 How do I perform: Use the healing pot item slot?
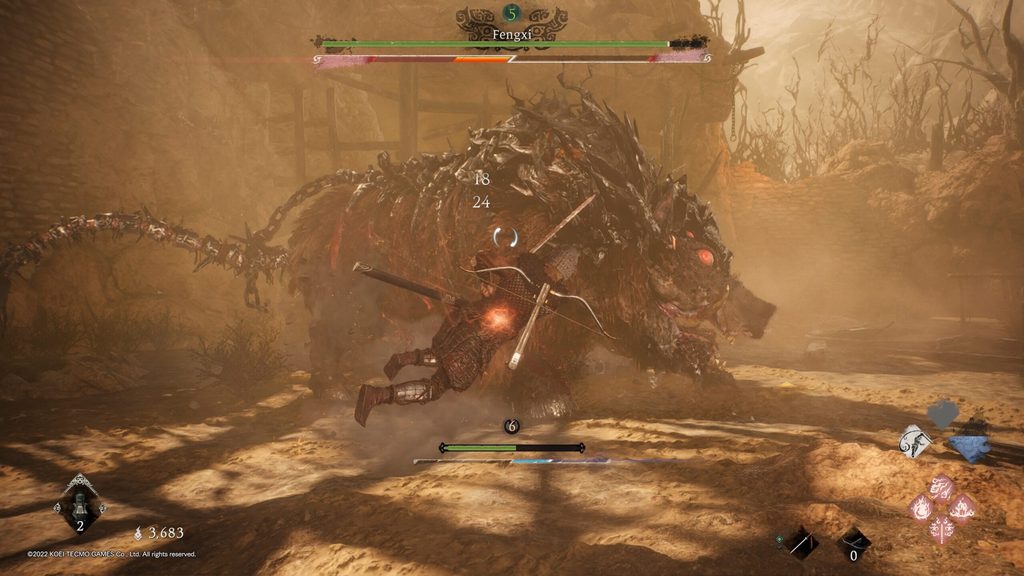(x=80, y=504)
